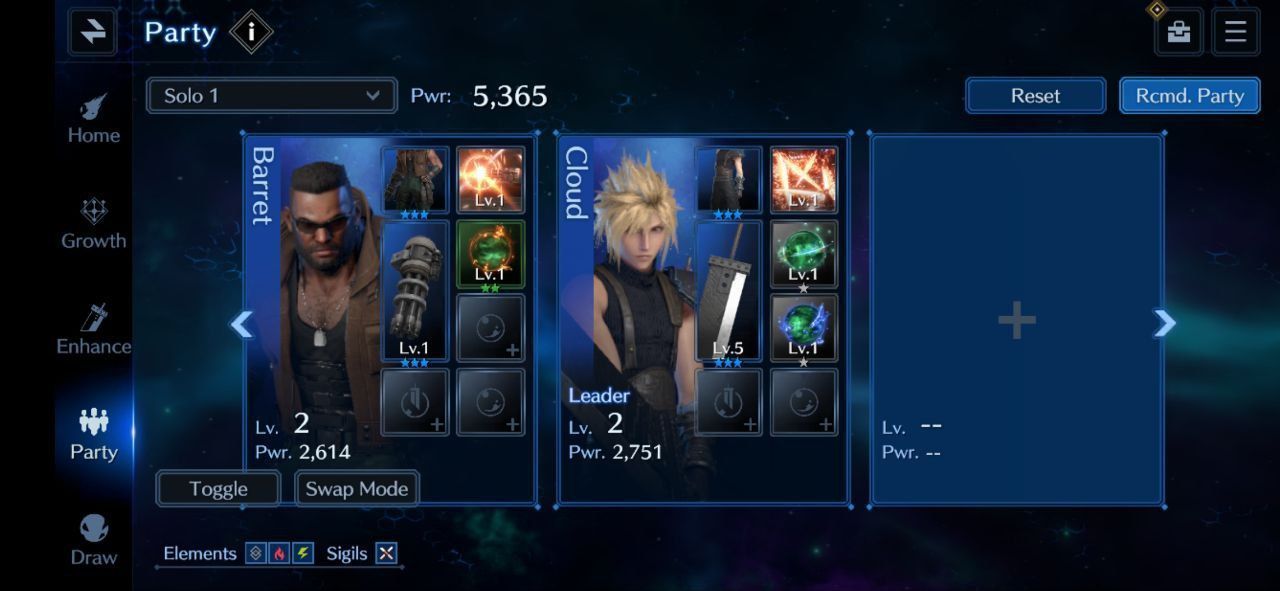Viewport: 1280px width, 591px height.
Task: Show the next party with right arrow
Action: [1164, 322]
